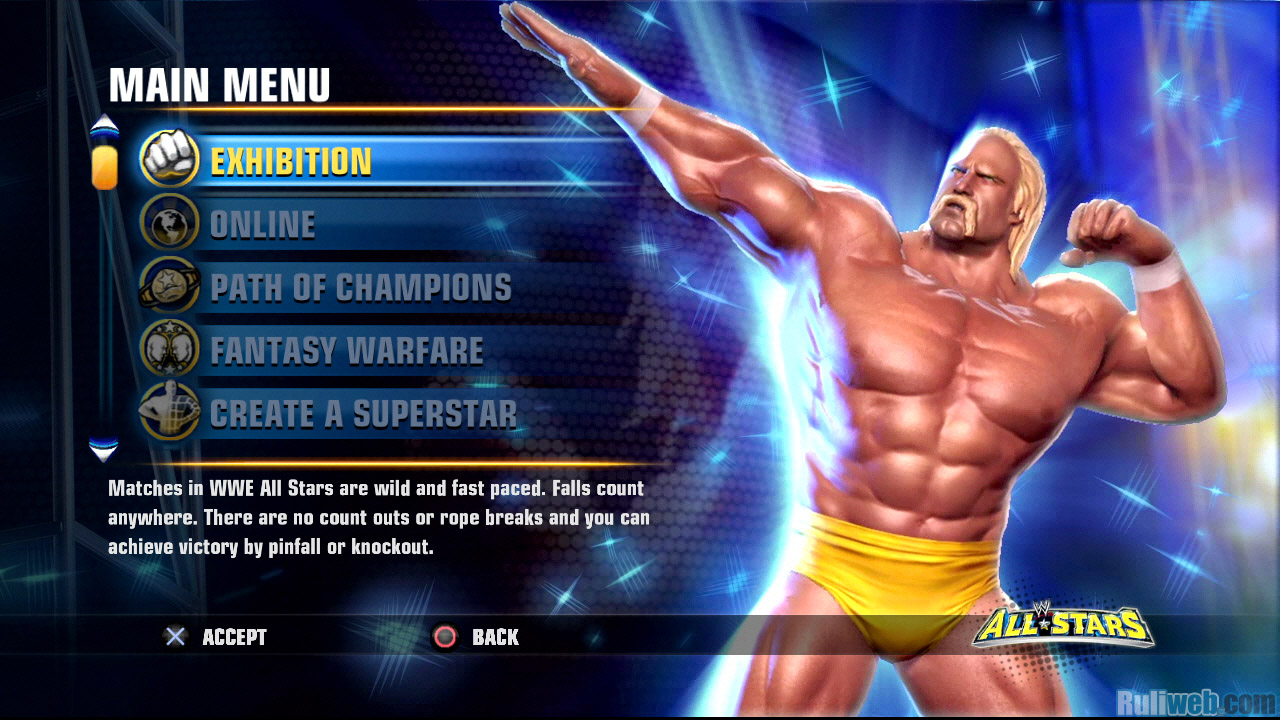The height and width of the screenshot is (720, 1280).
Task: Click the orange scrollbar thumb
Action: pos(104,167)
